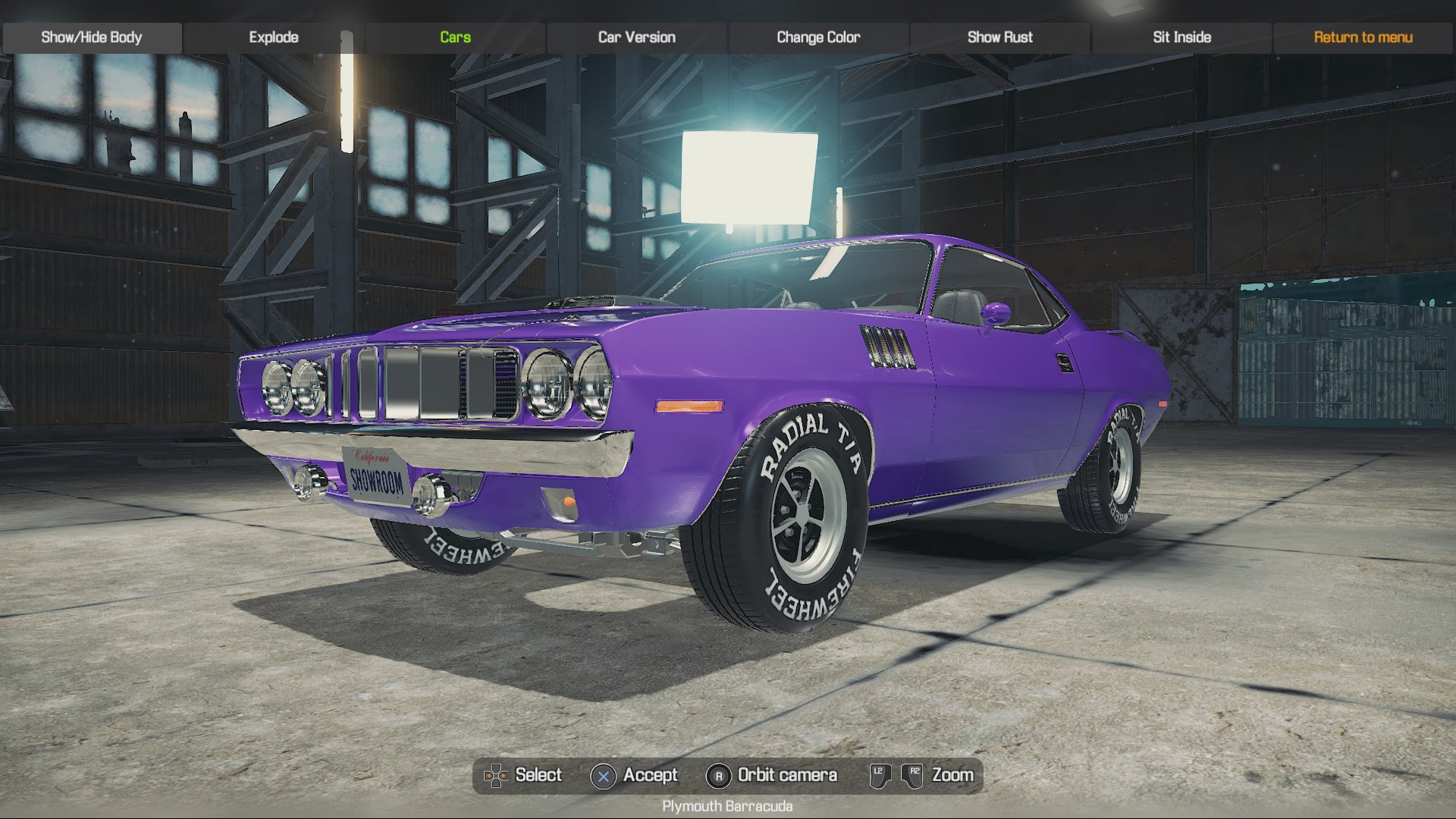Screen dimensions: 1456x819
Task: Open the Car Version option
Action: [x=635, y=36]
